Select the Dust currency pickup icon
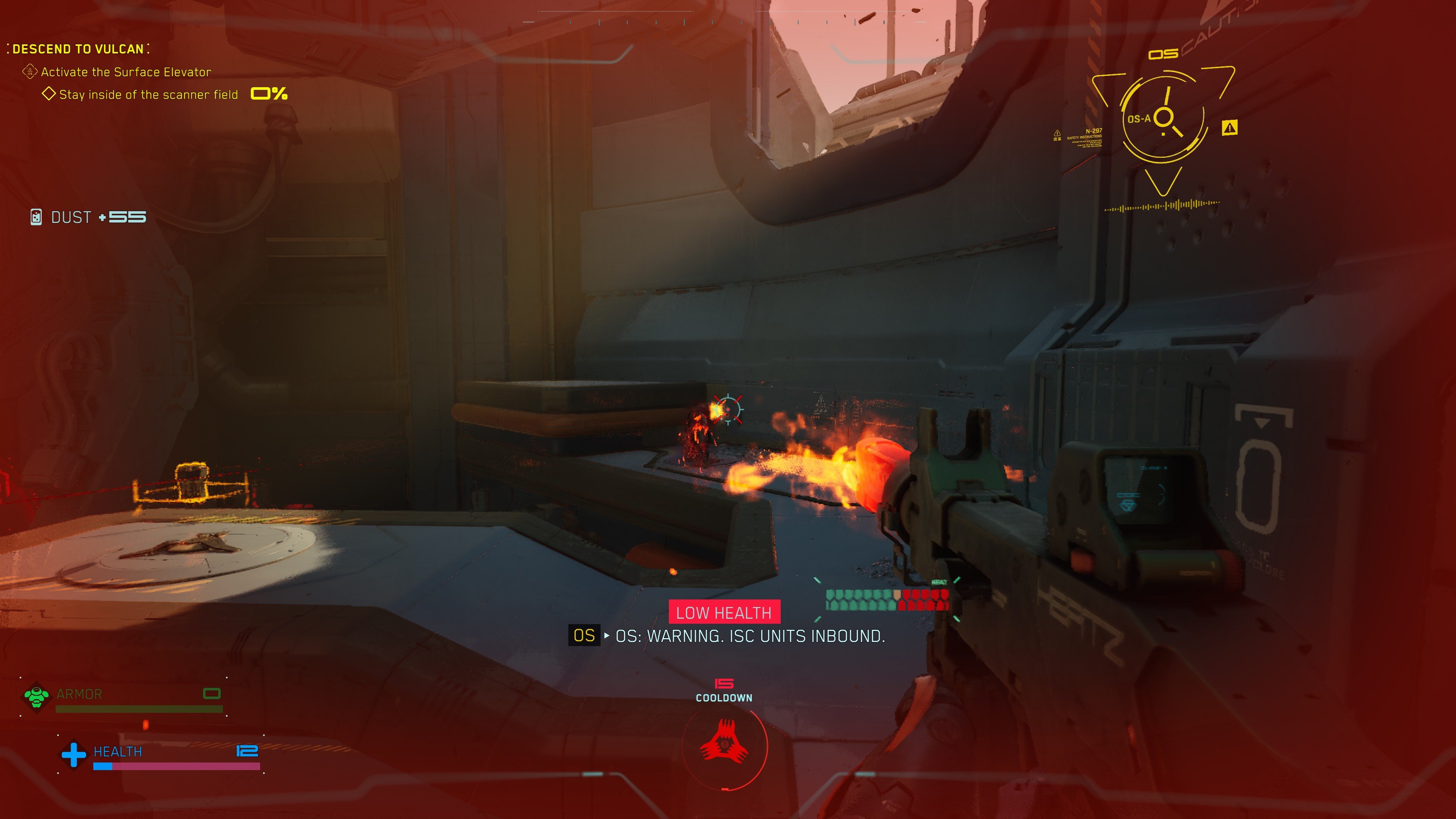Screen dimensions: 1456x819 (36, 217)
